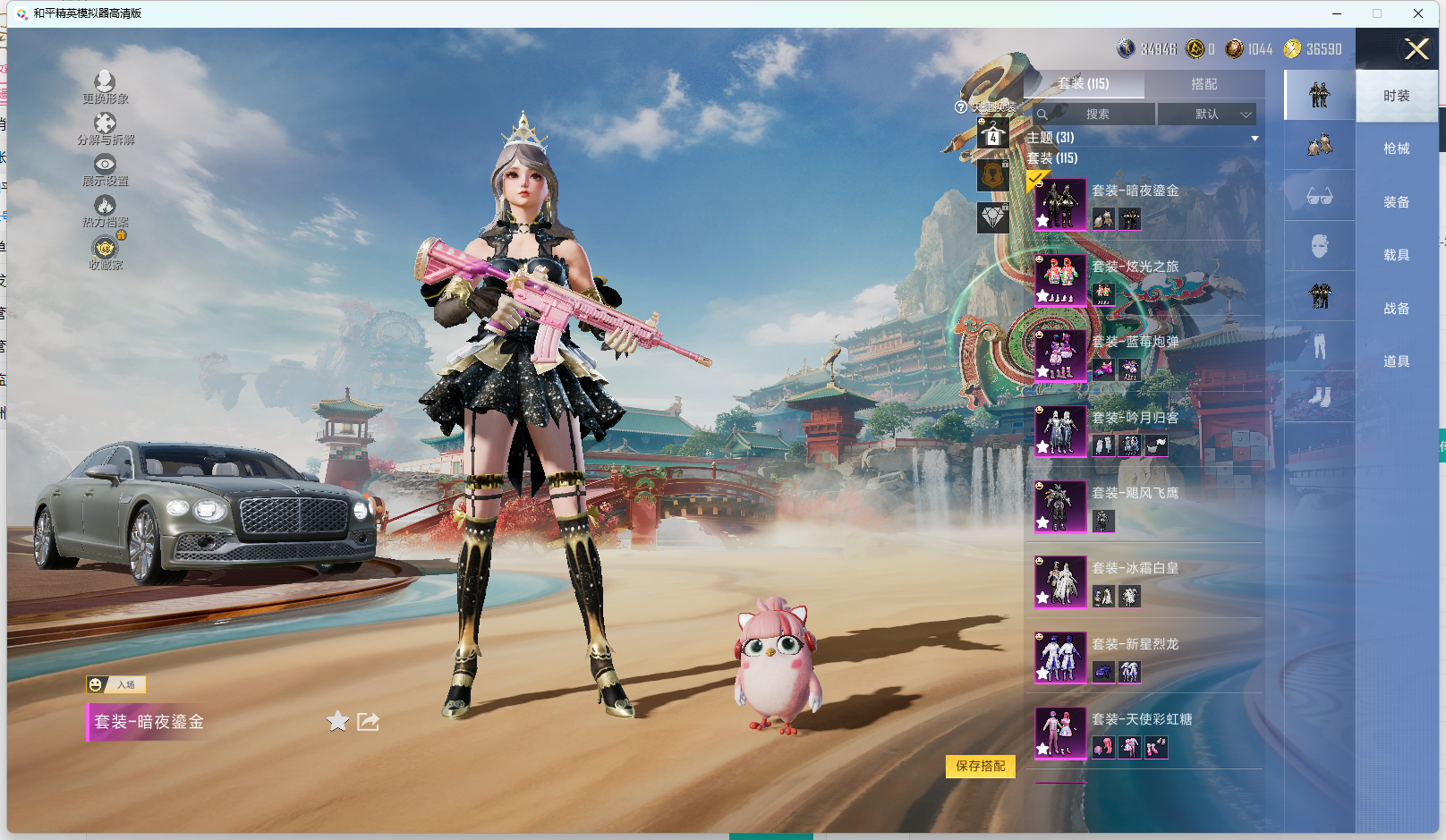Open 更换形象 to change character
The width and height of the screenshot is (1446, 840).
[105, 87]
